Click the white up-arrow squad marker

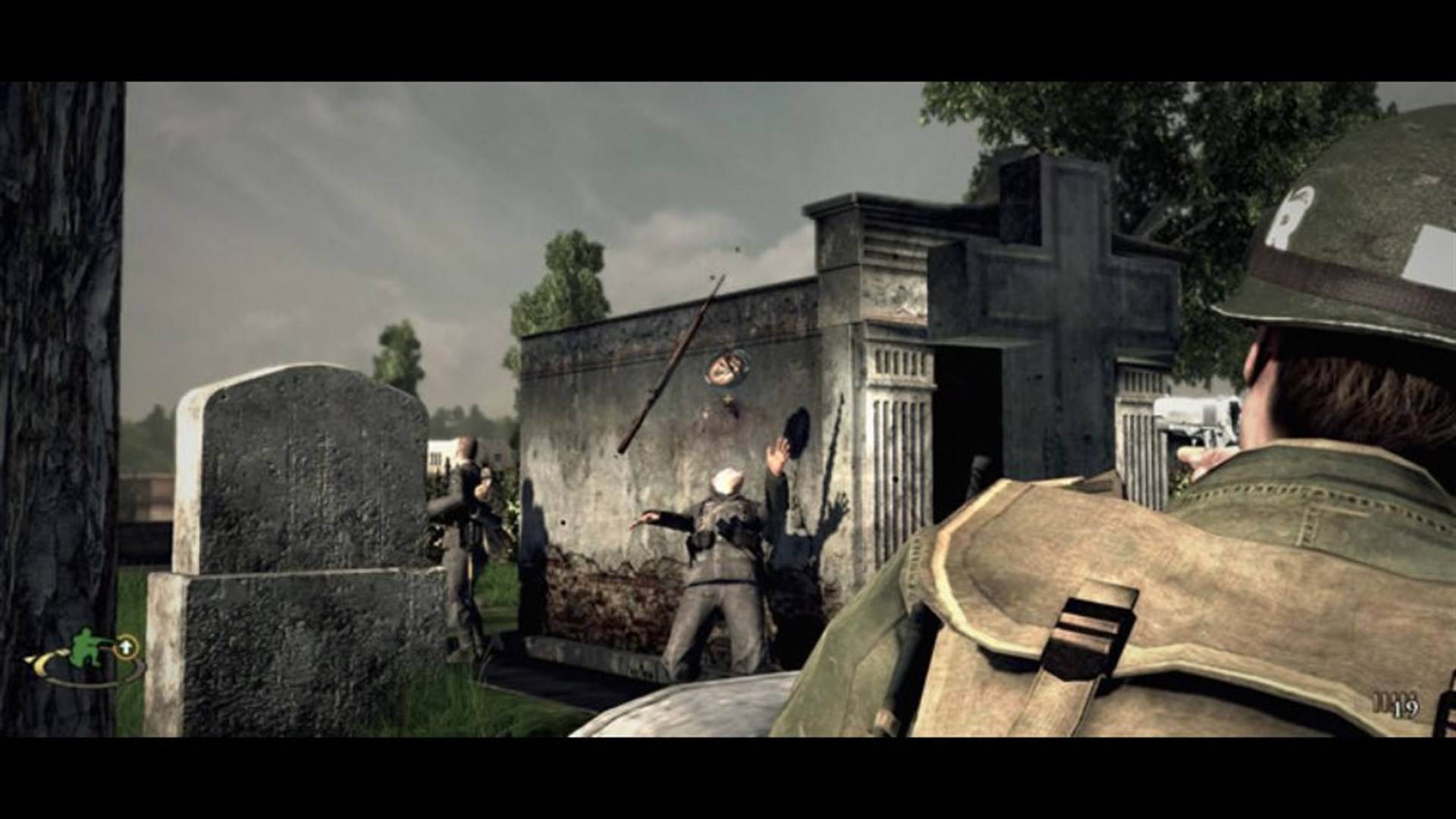pos(127,647)
